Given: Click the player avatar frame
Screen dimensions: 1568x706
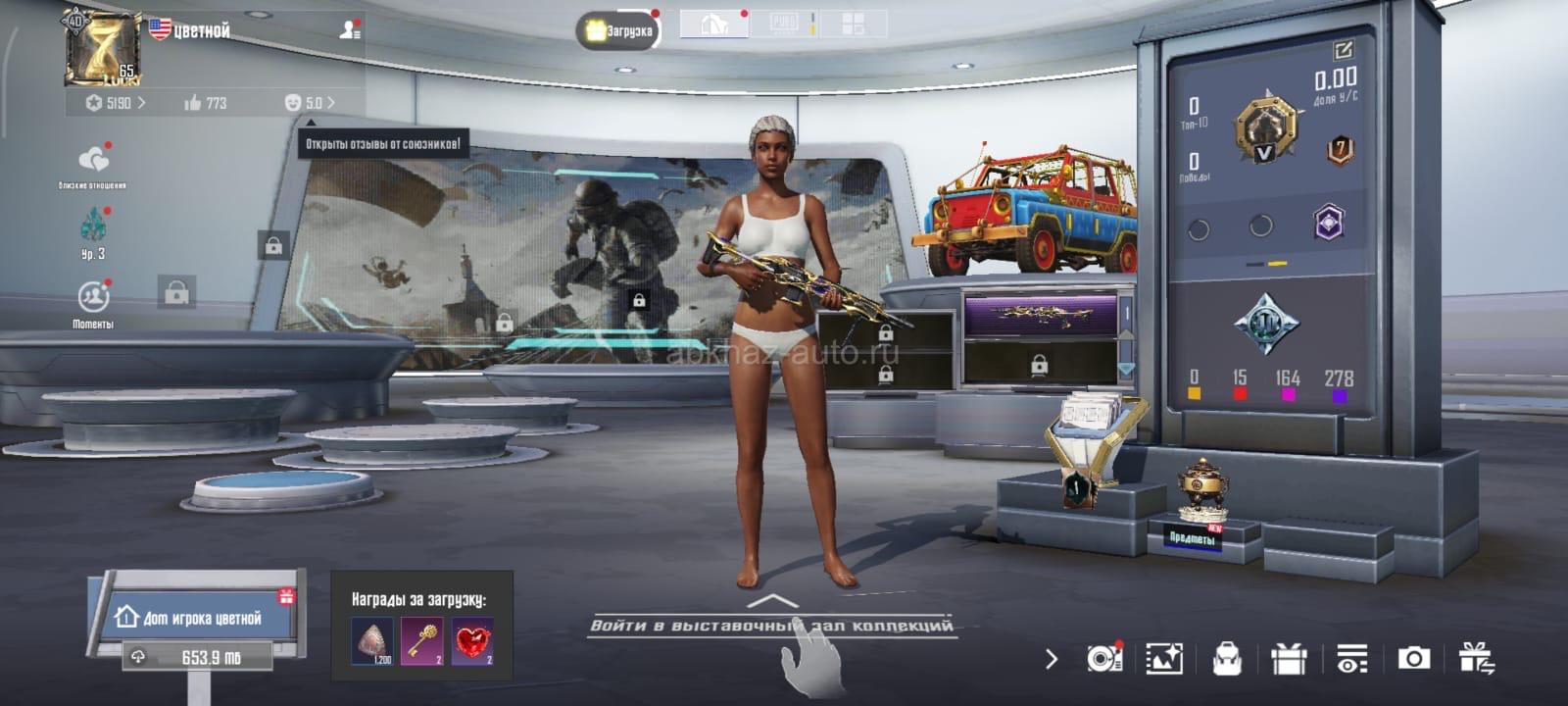Looking at the screenshot, I should click(101, 47).
